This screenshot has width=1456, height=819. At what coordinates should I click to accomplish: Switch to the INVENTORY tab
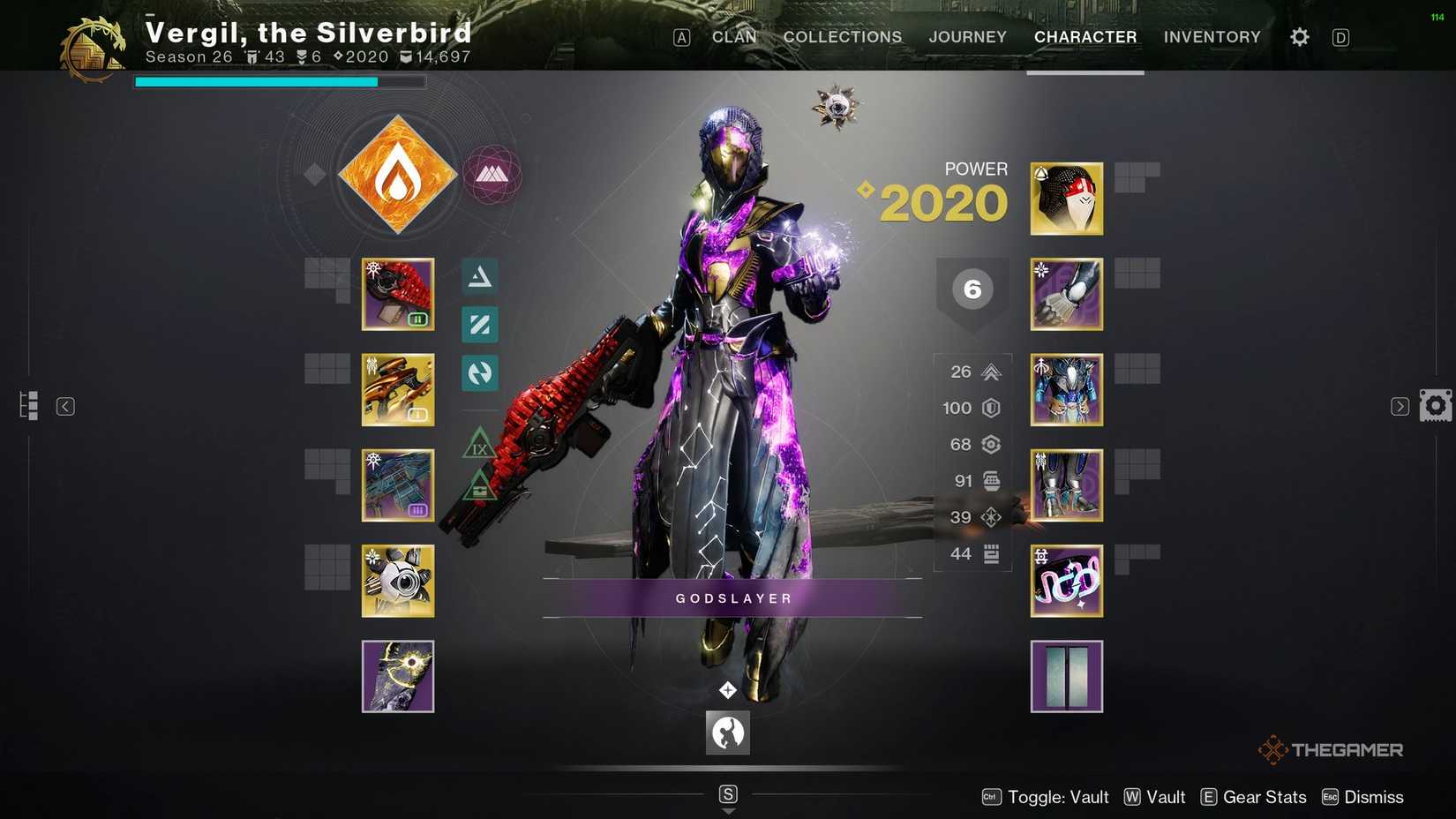click(1212, 37)
